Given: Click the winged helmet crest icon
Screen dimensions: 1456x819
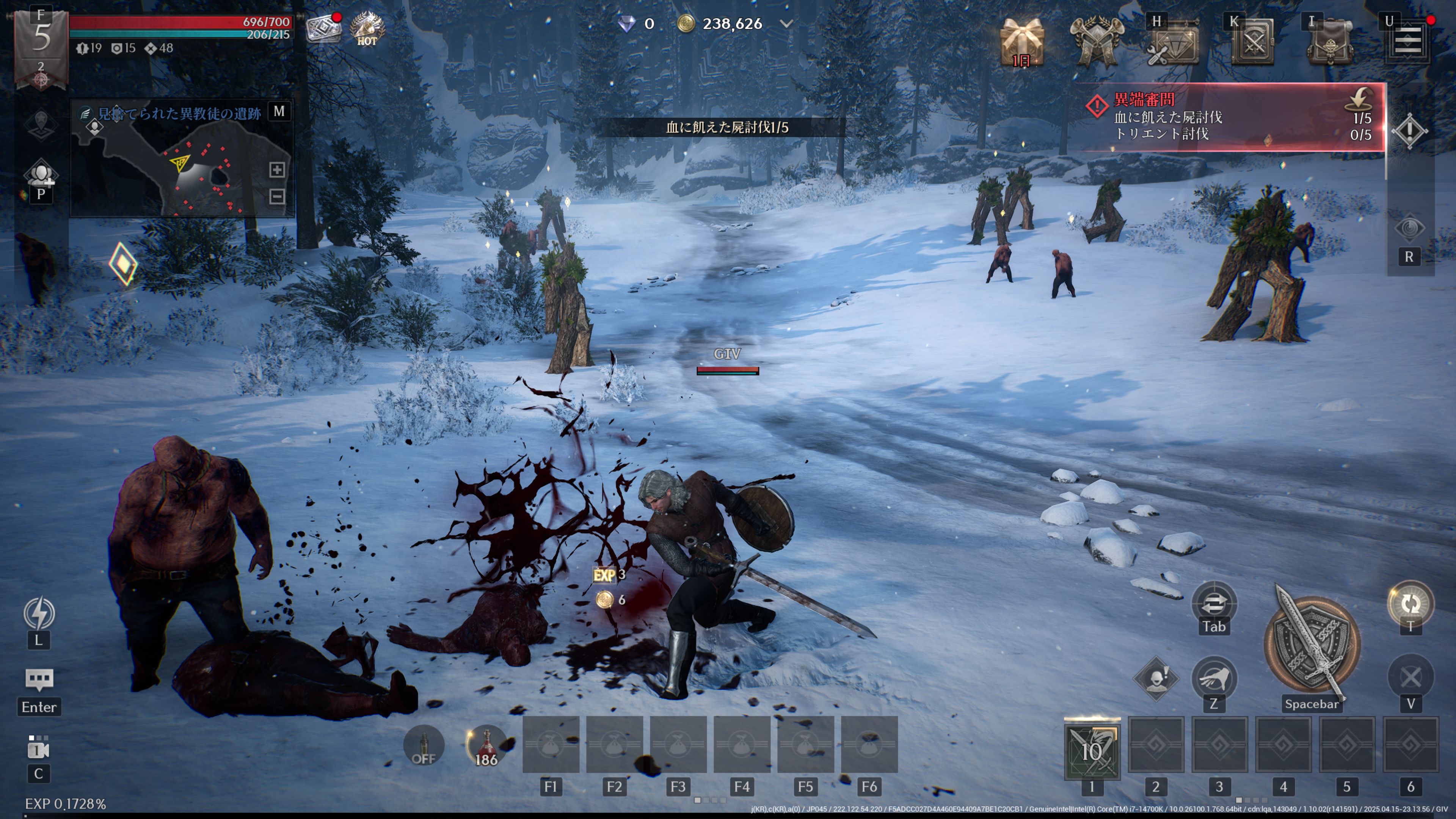Looking at the screenshot, I should [1097, 42].
